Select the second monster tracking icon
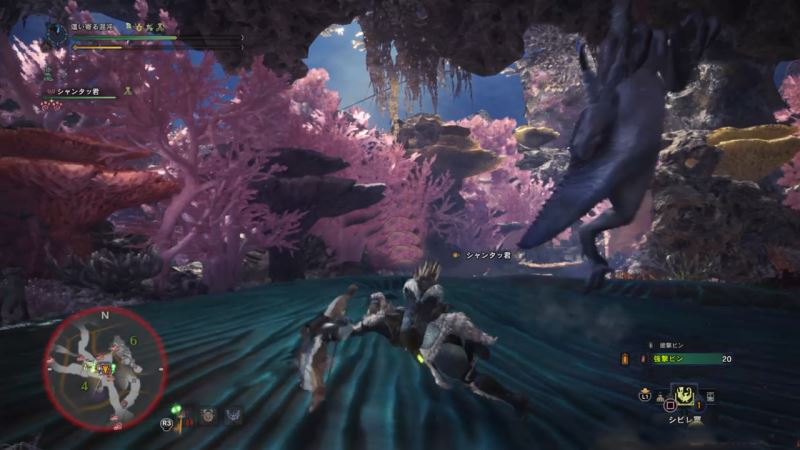The width and height of the screenshot is (800, 450). (x=234, y=415)
